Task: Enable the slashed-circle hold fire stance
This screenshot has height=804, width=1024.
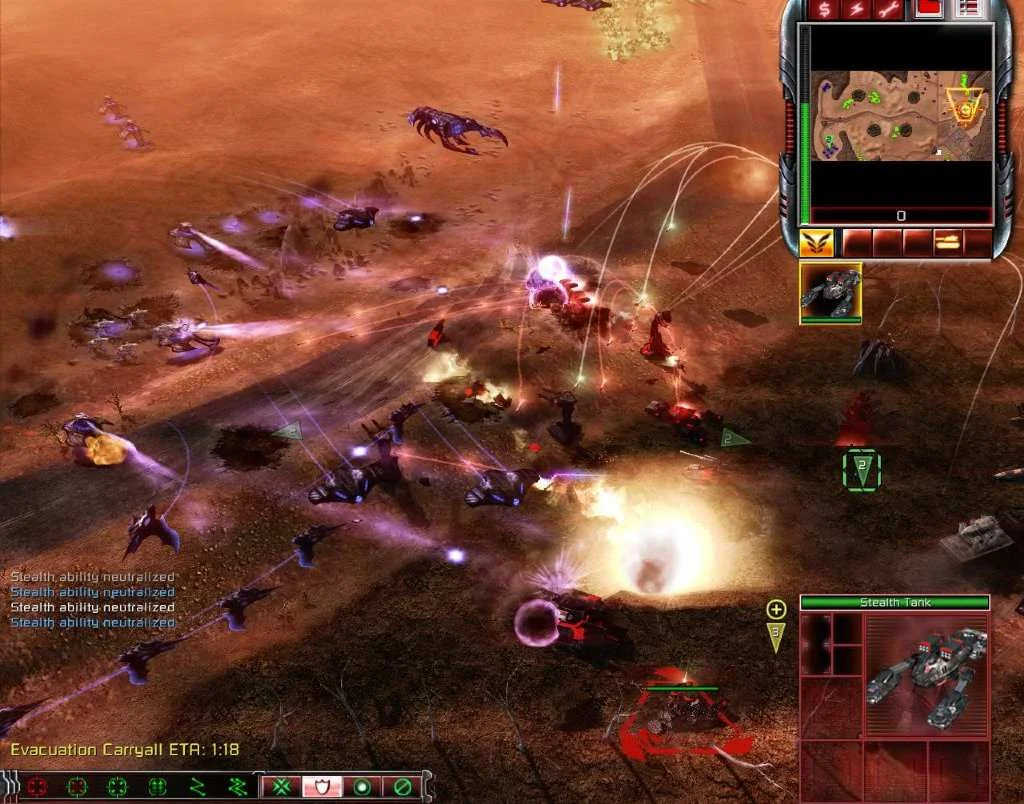Action: [402, 787]
